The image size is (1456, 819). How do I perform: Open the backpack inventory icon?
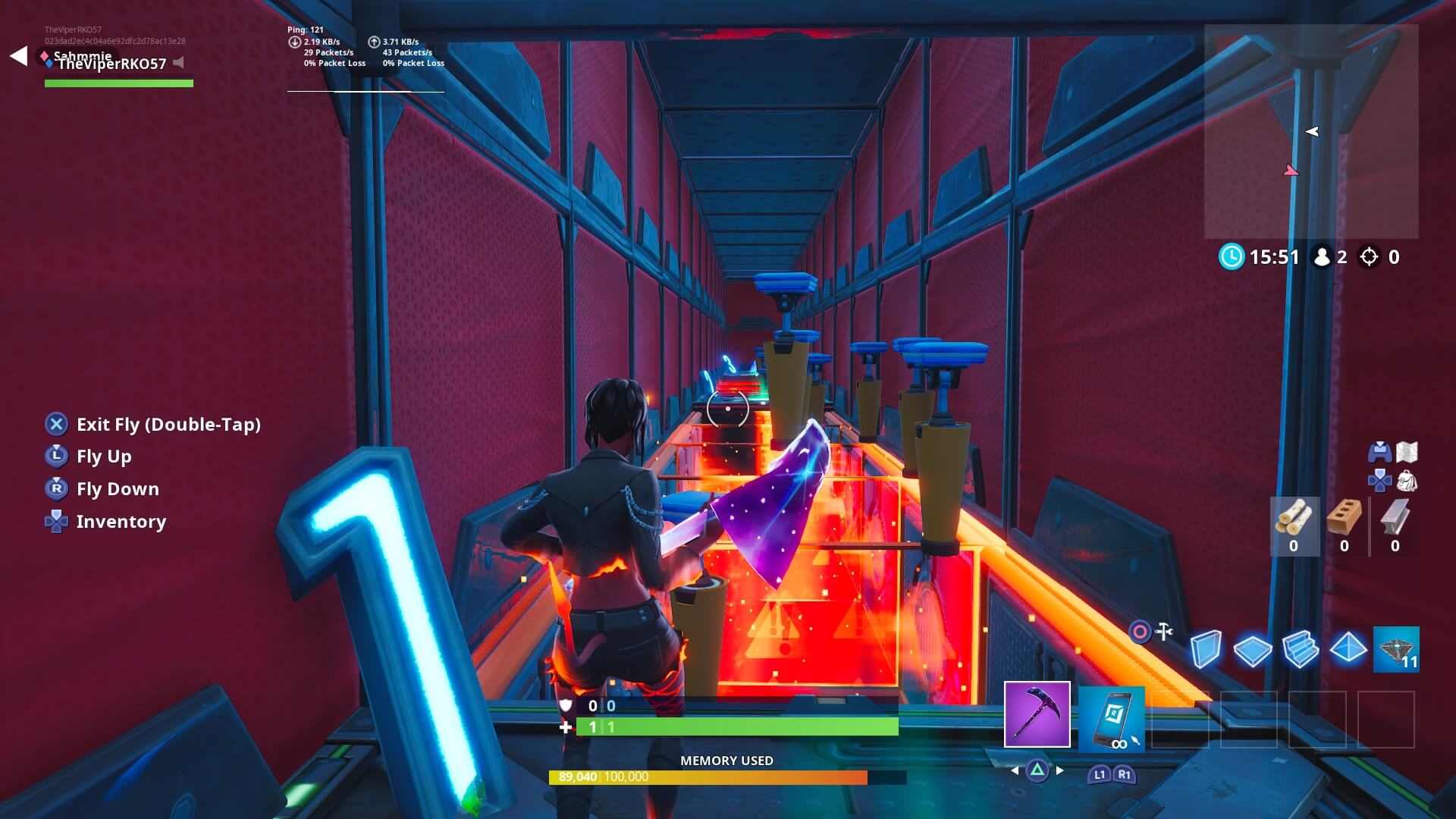[x=1407, y=481]
